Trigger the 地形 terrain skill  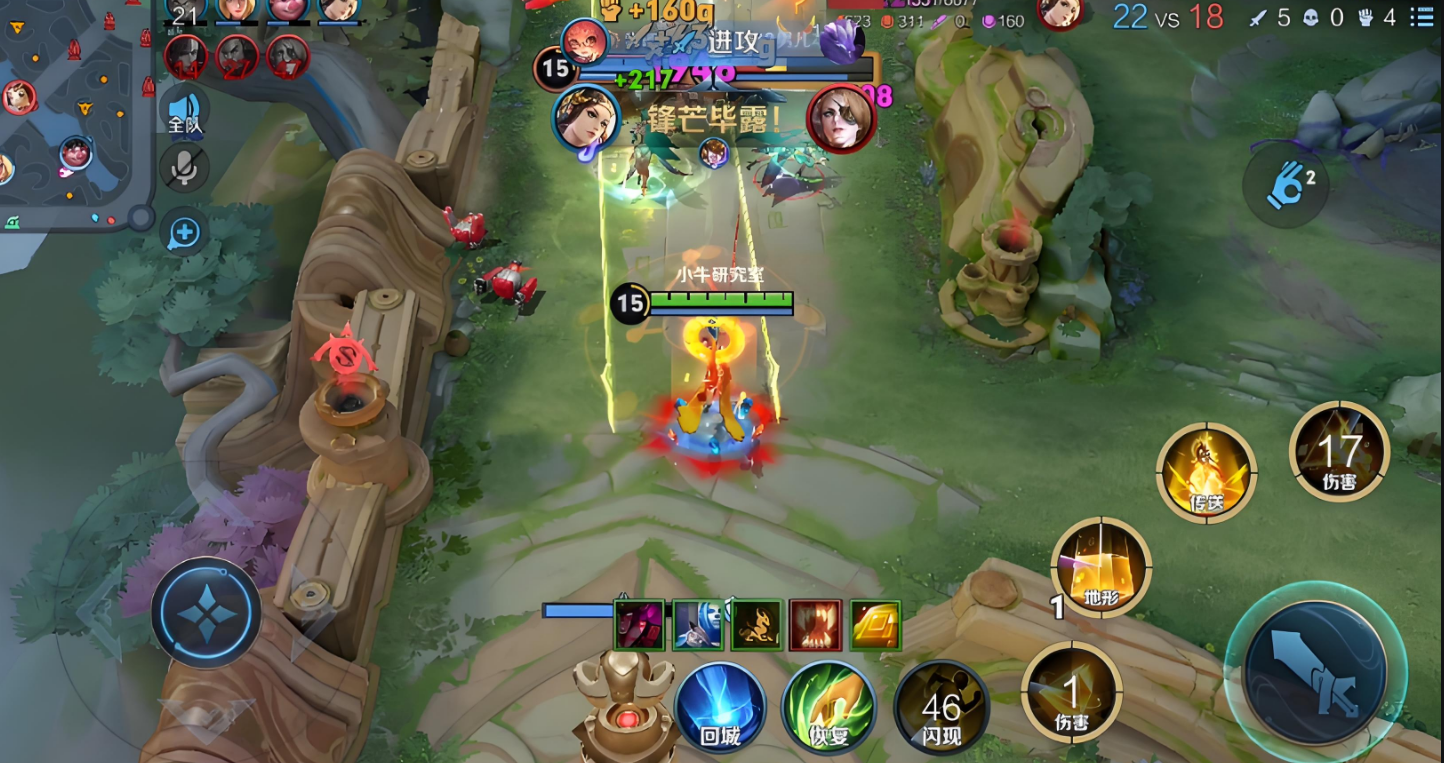[x=1100, y=567]
